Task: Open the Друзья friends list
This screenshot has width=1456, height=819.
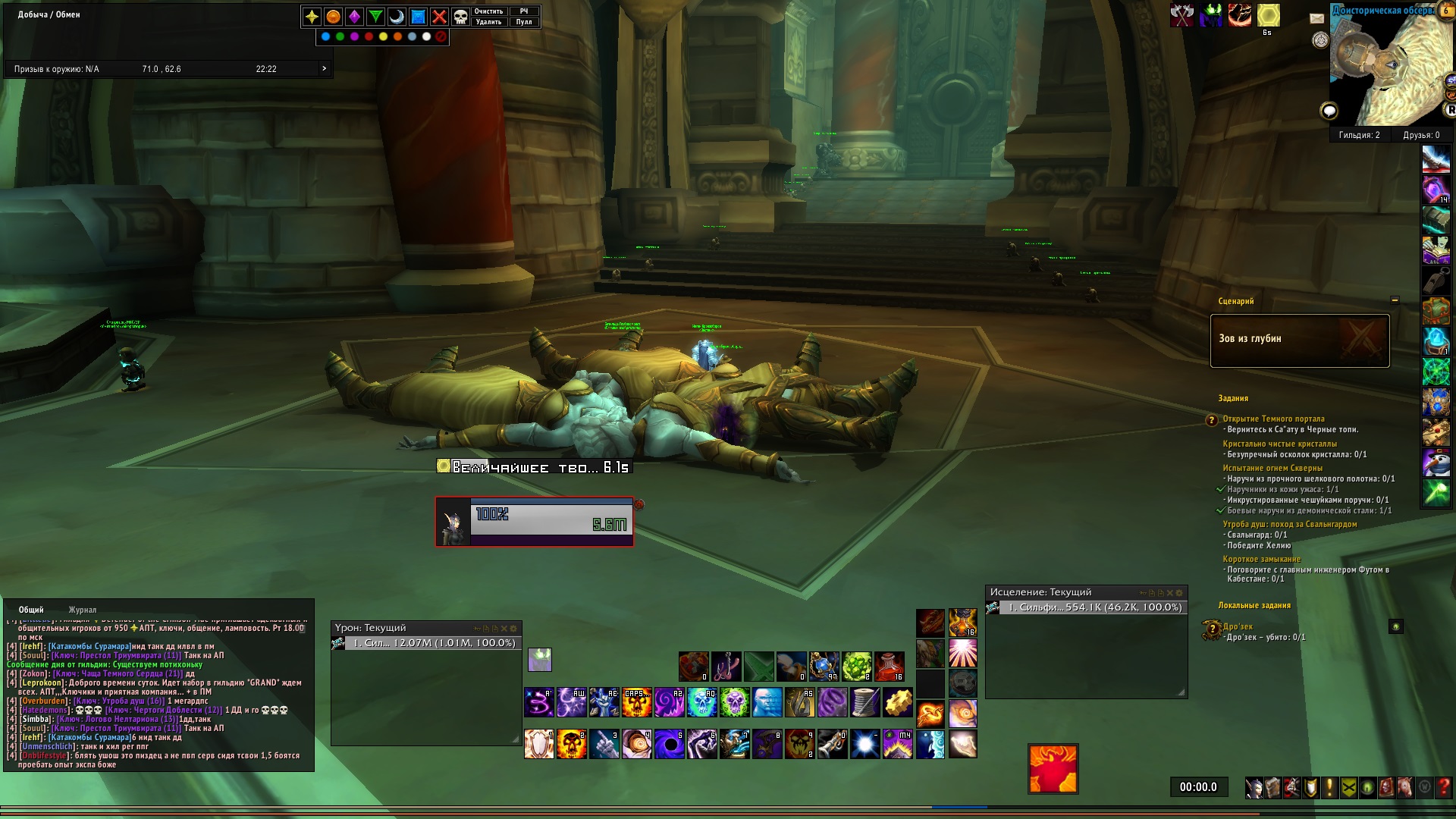Action: 1421,135
